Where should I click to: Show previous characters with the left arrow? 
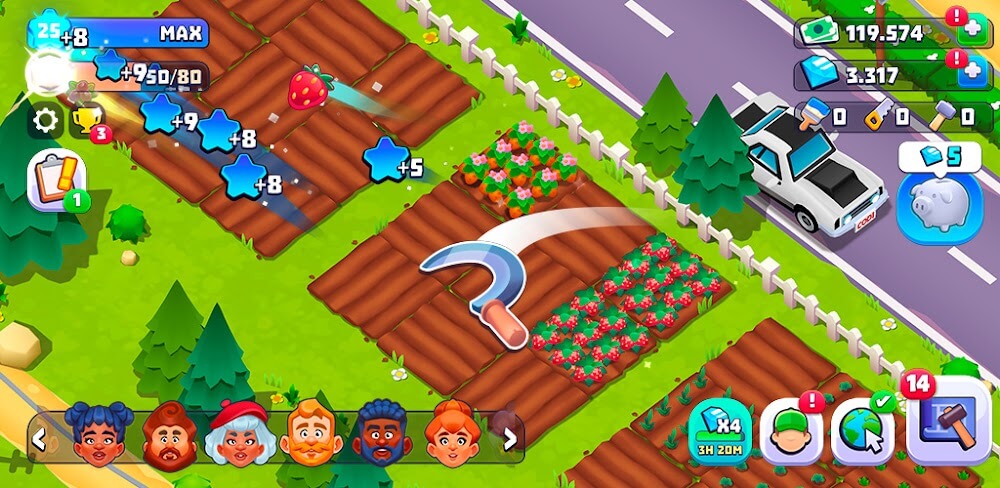[x=39, y=437]
